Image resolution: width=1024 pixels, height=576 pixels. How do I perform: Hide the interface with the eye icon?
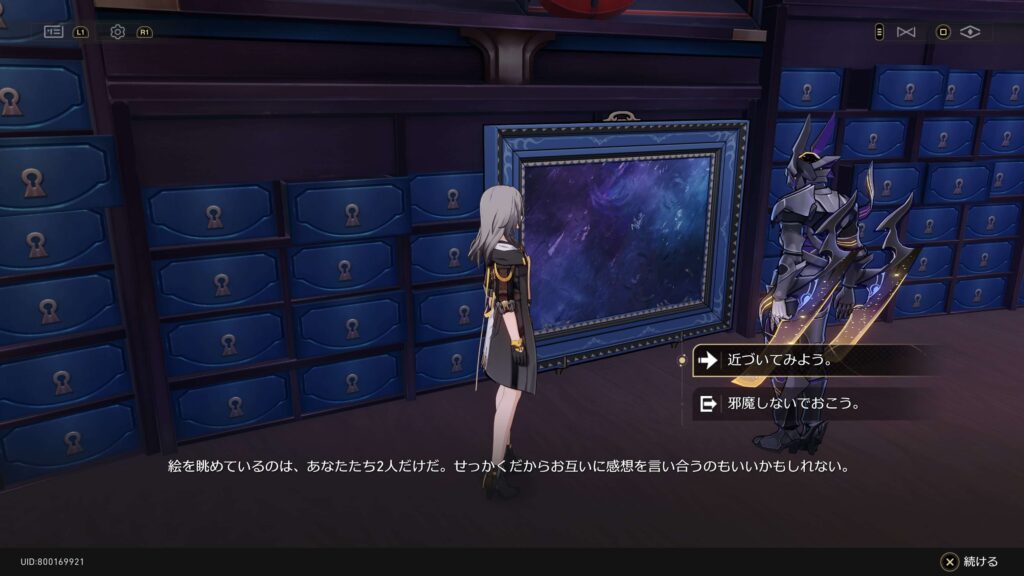[x=969, y=32]
